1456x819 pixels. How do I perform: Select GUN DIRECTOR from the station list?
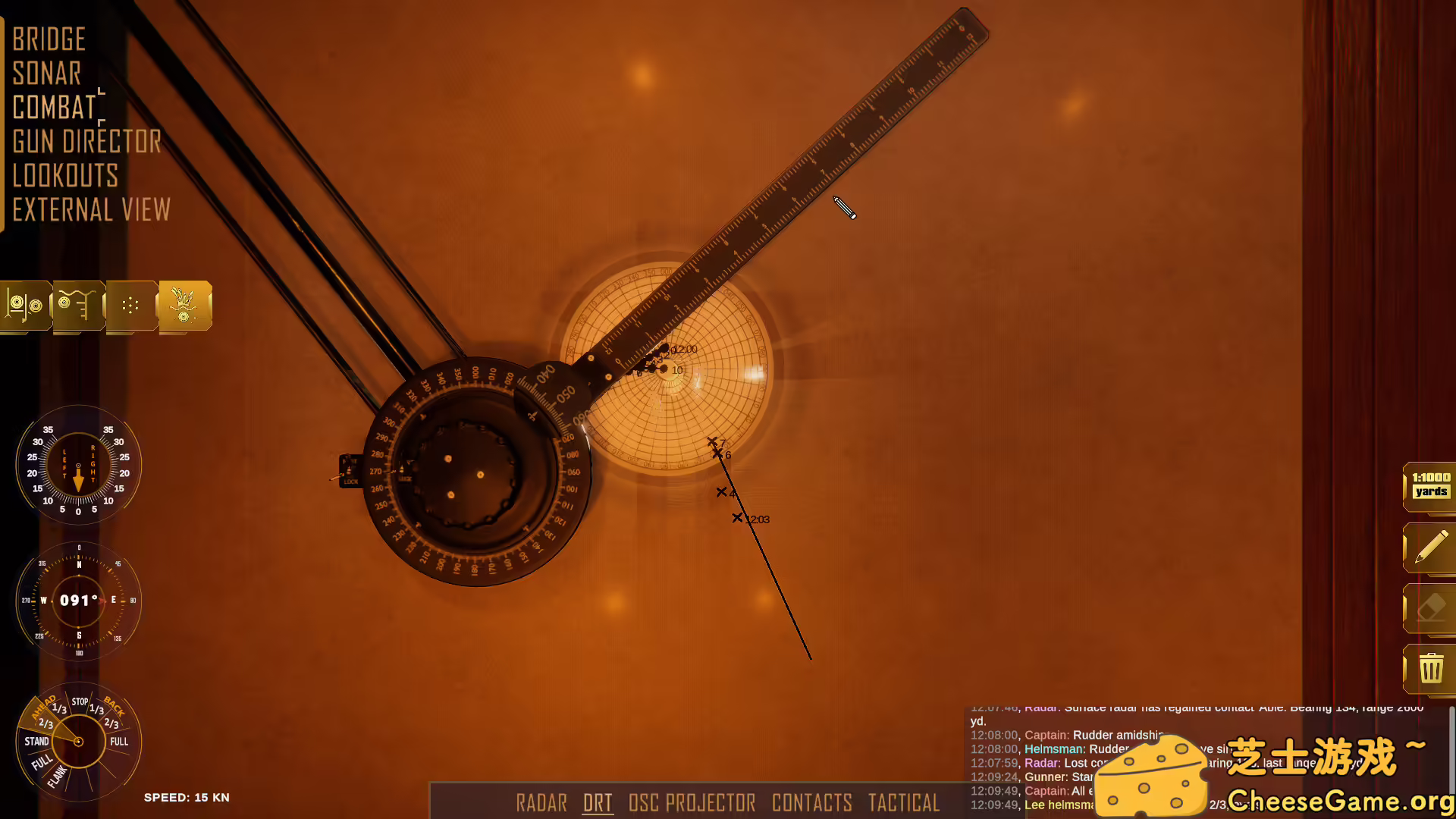tap(86, 141)
